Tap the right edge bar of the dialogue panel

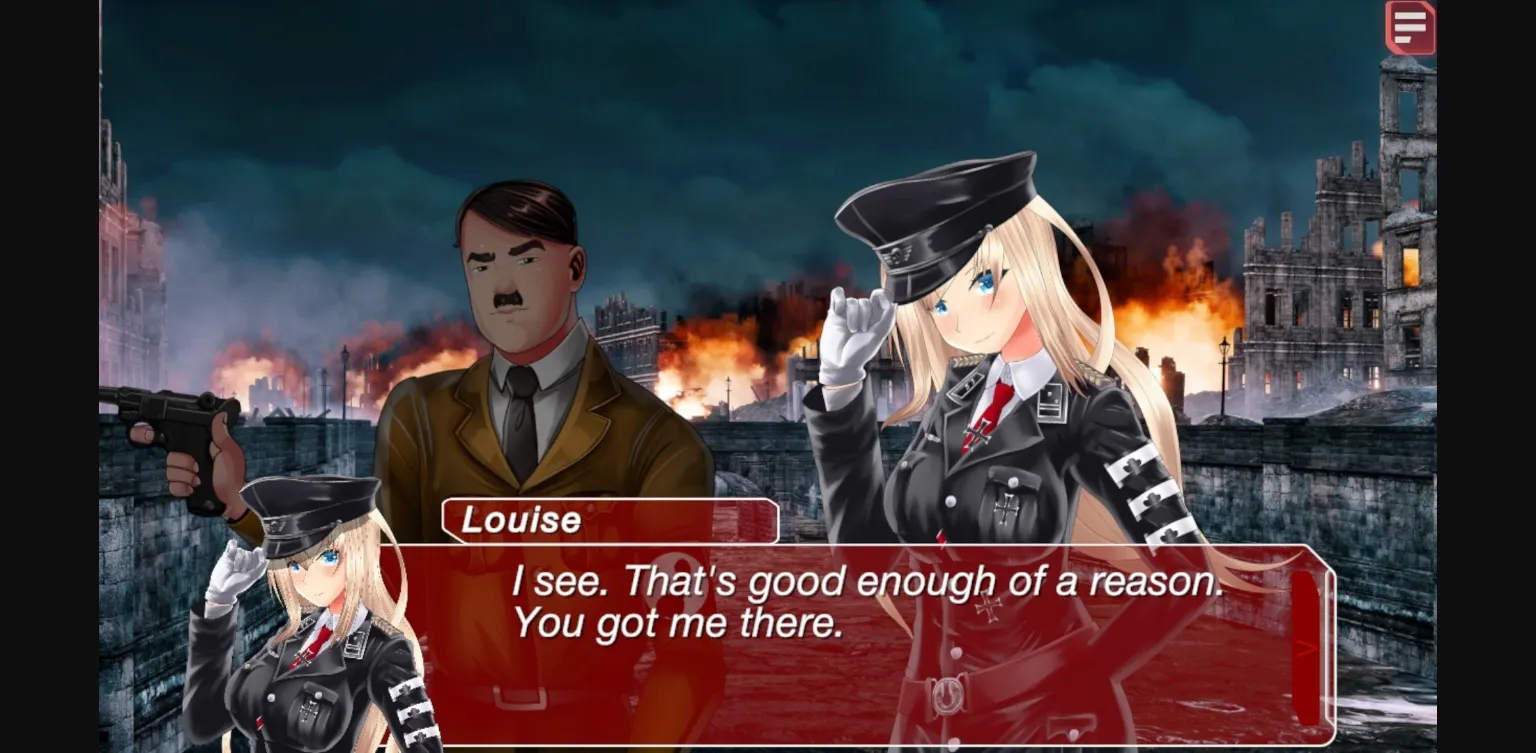pyautogui.click(x=1307, y=640)
